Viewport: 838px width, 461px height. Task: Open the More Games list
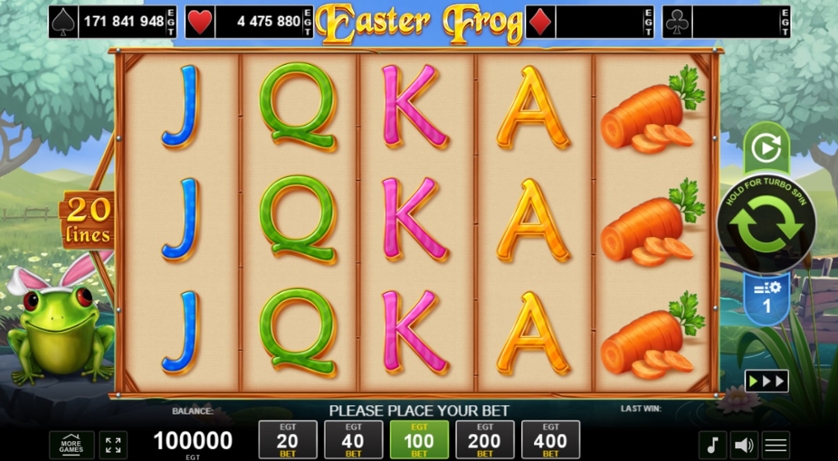pos(71,445)
